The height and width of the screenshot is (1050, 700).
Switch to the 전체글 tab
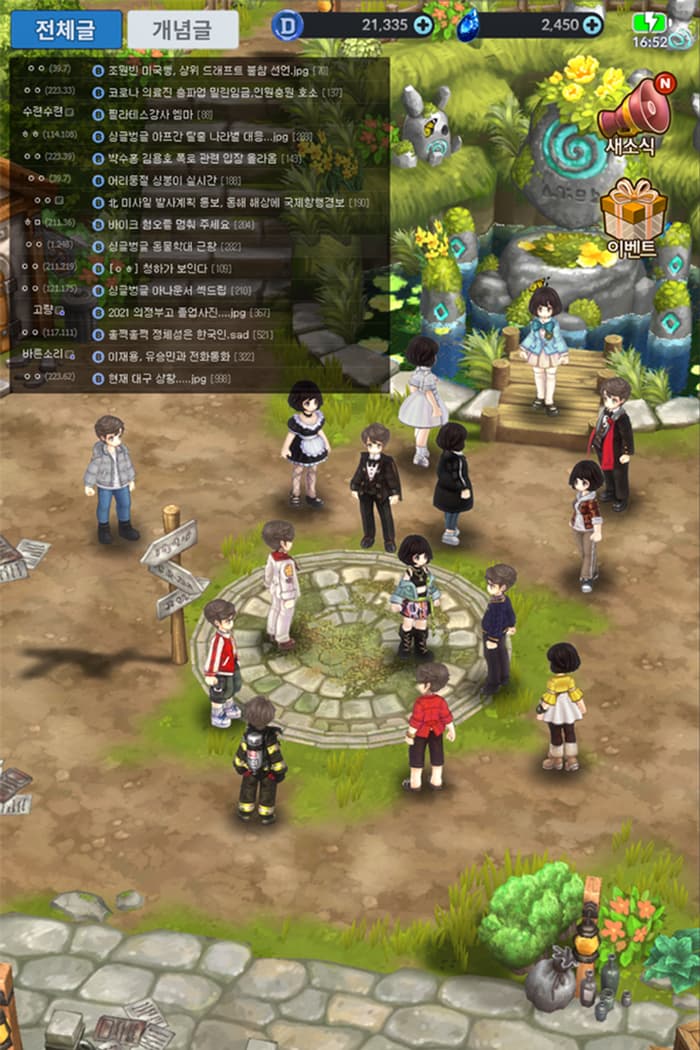coord(66,30)
